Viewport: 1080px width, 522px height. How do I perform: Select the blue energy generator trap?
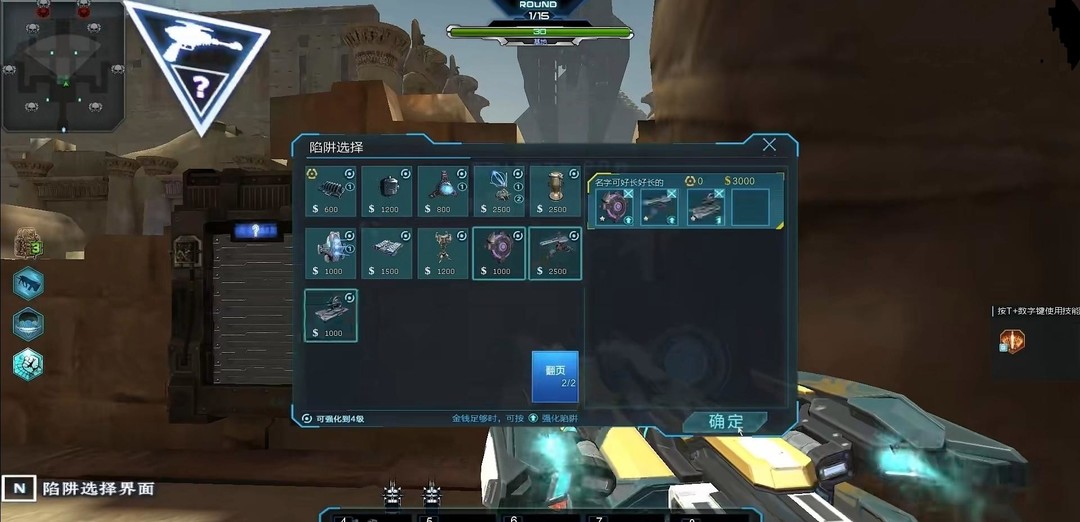pyautogui.click(x=331, y=253)
